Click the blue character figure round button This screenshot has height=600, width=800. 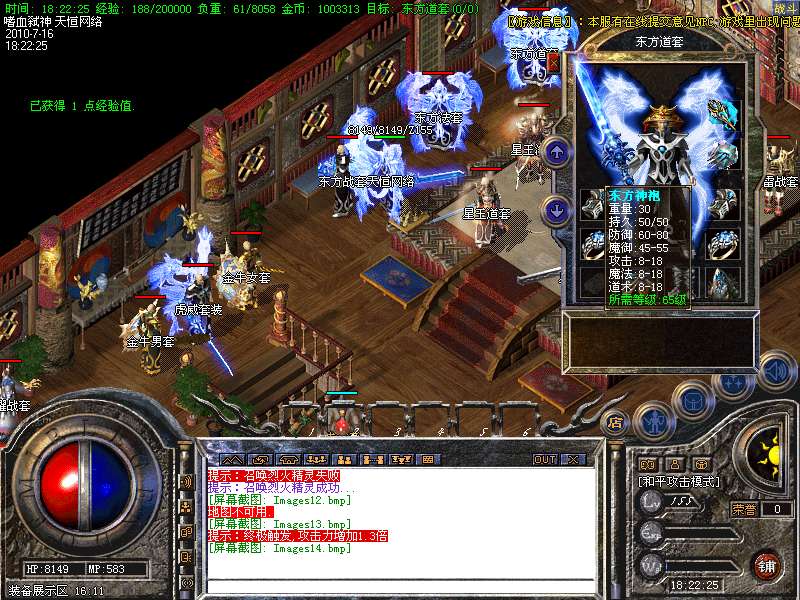coord(651,421)
